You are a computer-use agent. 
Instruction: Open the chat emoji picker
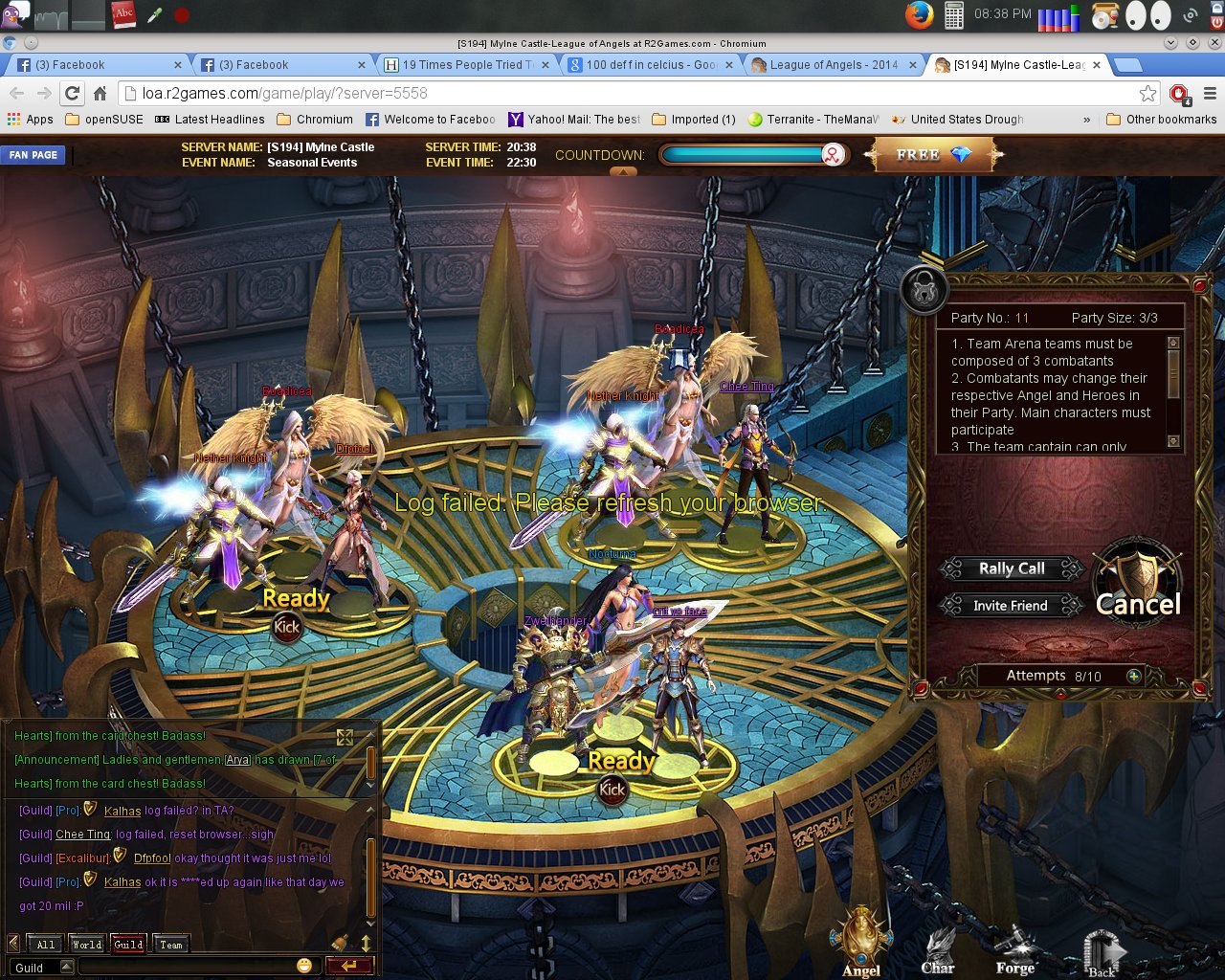point(304,966)
